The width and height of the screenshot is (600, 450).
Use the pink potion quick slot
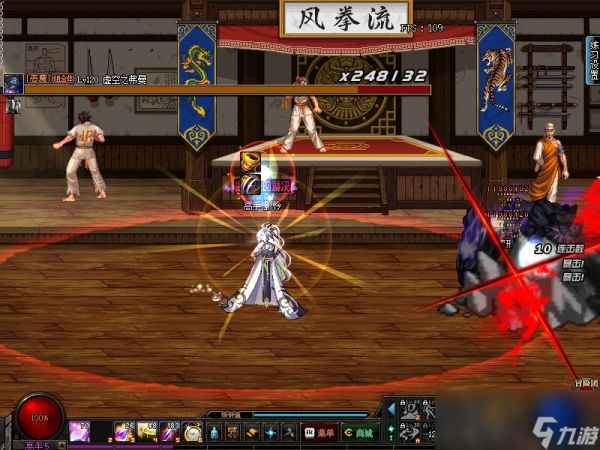pos(80,432)
